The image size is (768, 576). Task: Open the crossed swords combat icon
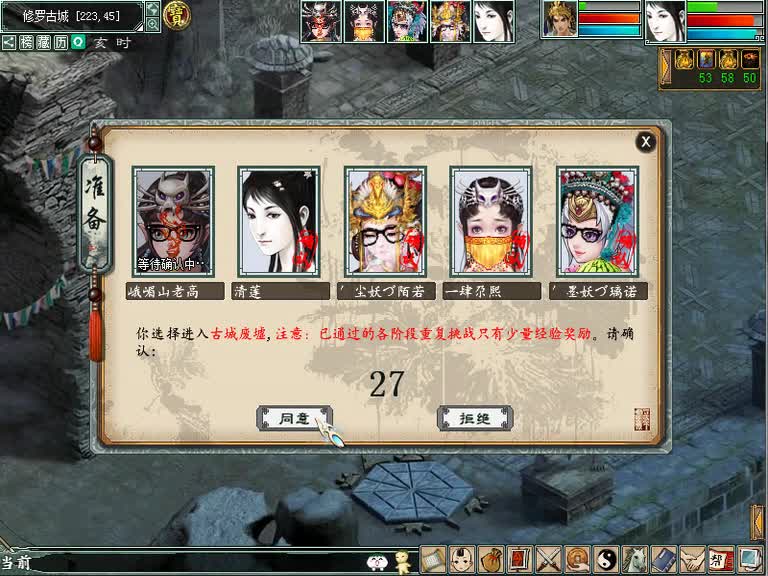pyautogui.click(x=547, y=559)
